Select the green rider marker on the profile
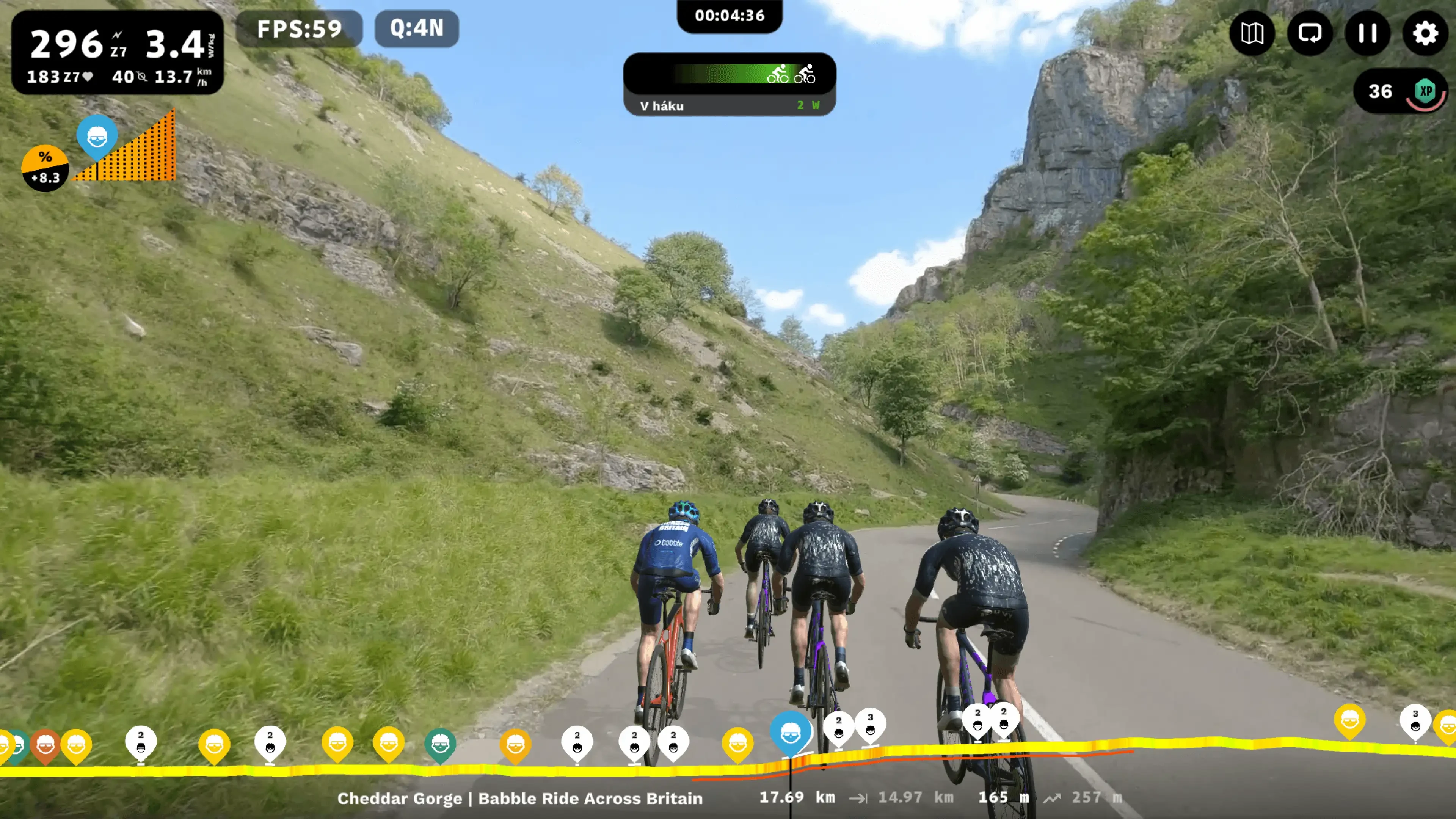 pyautogui.click(x=440, y=745)
